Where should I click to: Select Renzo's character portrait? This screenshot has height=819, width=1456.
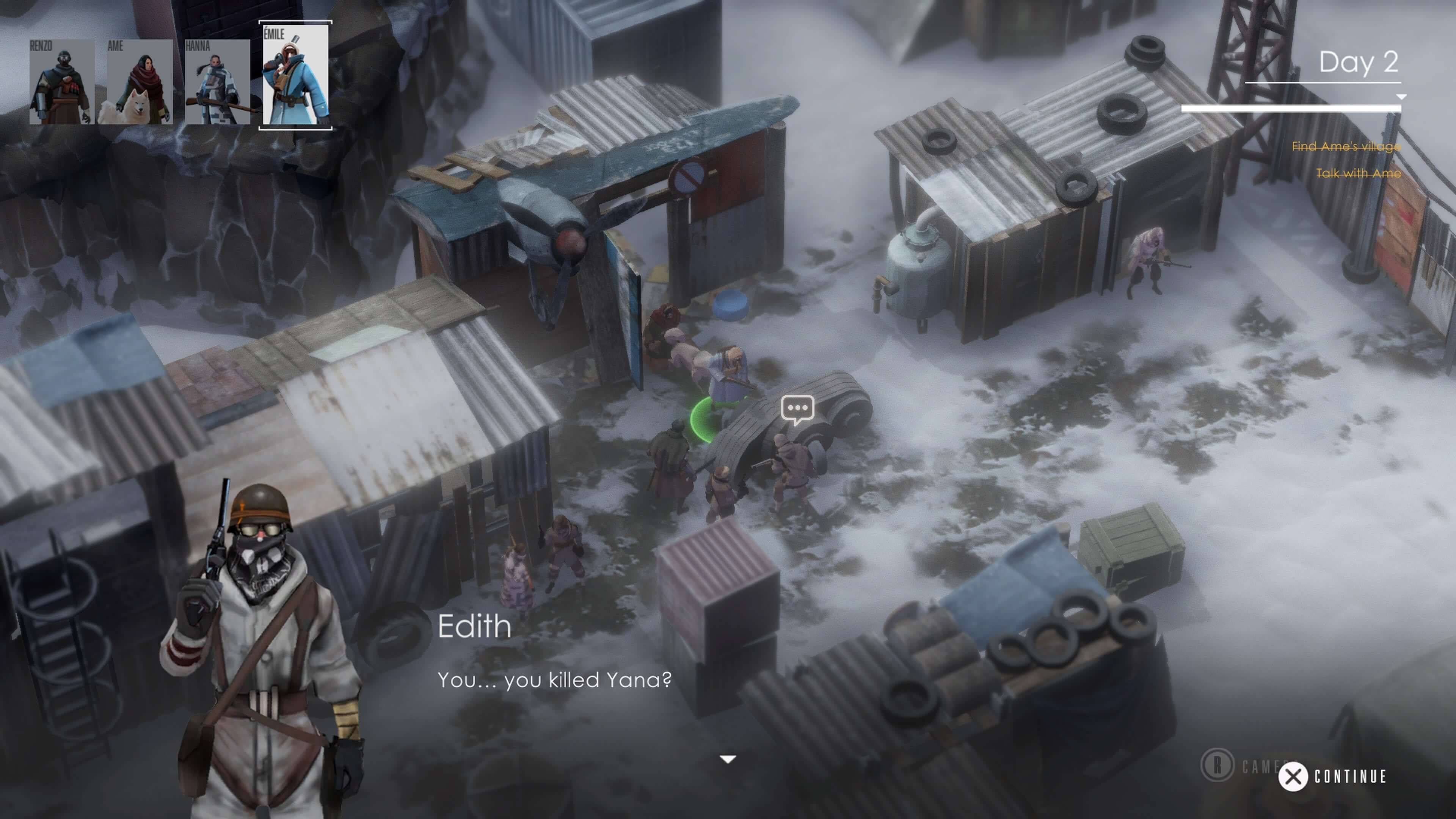pyautogui.click(x=61, y=82)
